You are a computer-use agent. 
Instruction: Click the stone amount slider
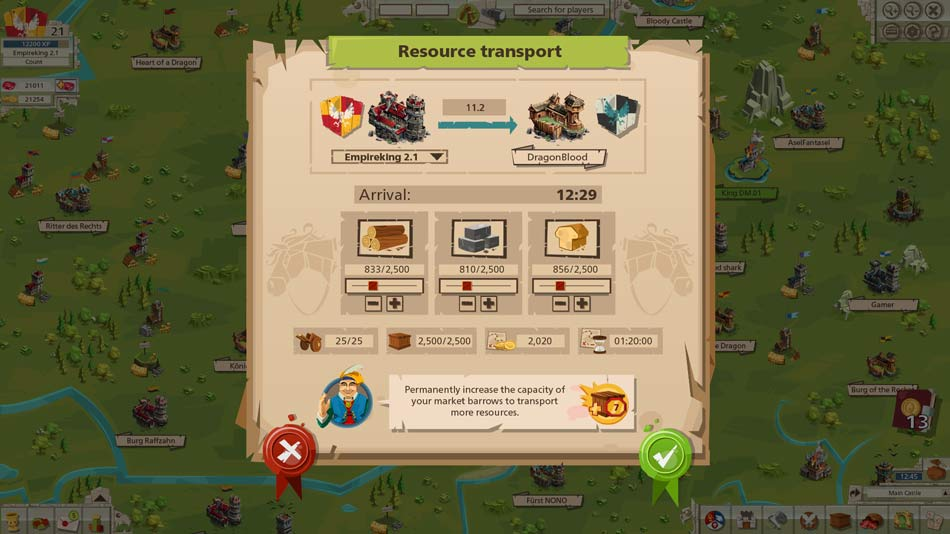point(478,286)
